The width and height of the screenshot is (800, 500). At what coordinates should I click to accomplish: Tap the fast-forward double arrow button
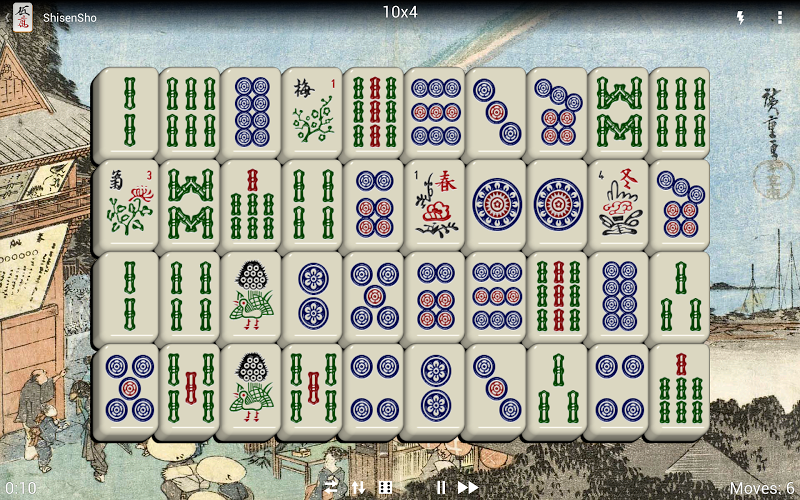pyautogui.click(x=467, y=488)
